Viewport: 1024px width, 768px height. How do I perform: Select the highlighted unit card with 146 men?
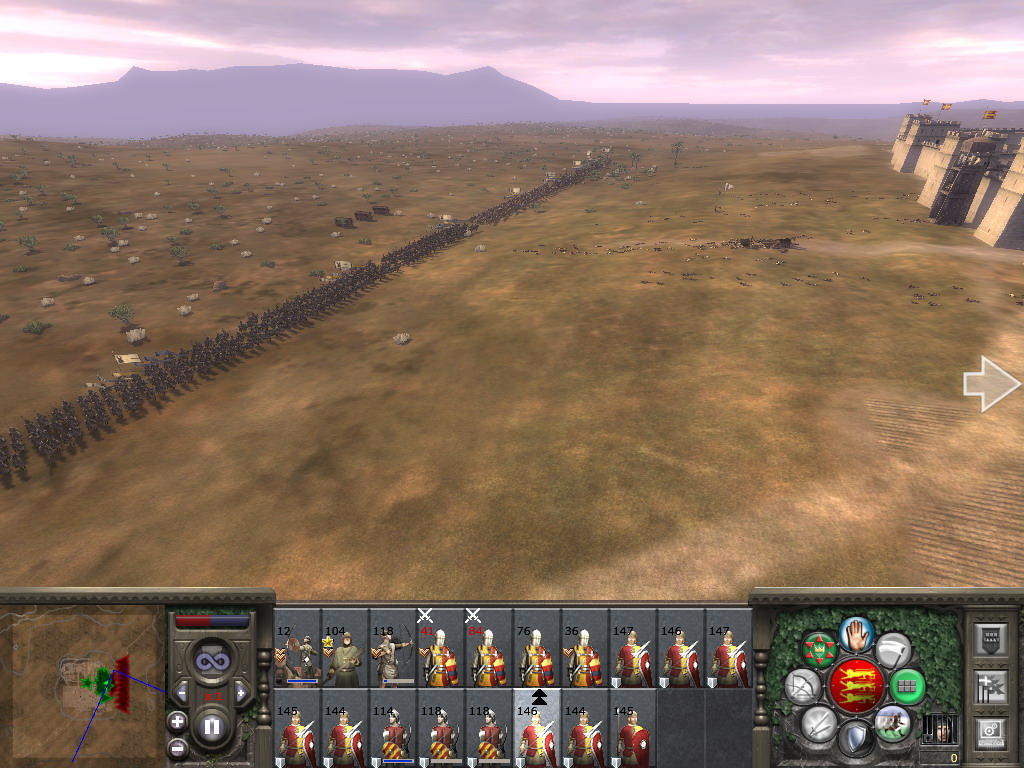pos(537,728)
